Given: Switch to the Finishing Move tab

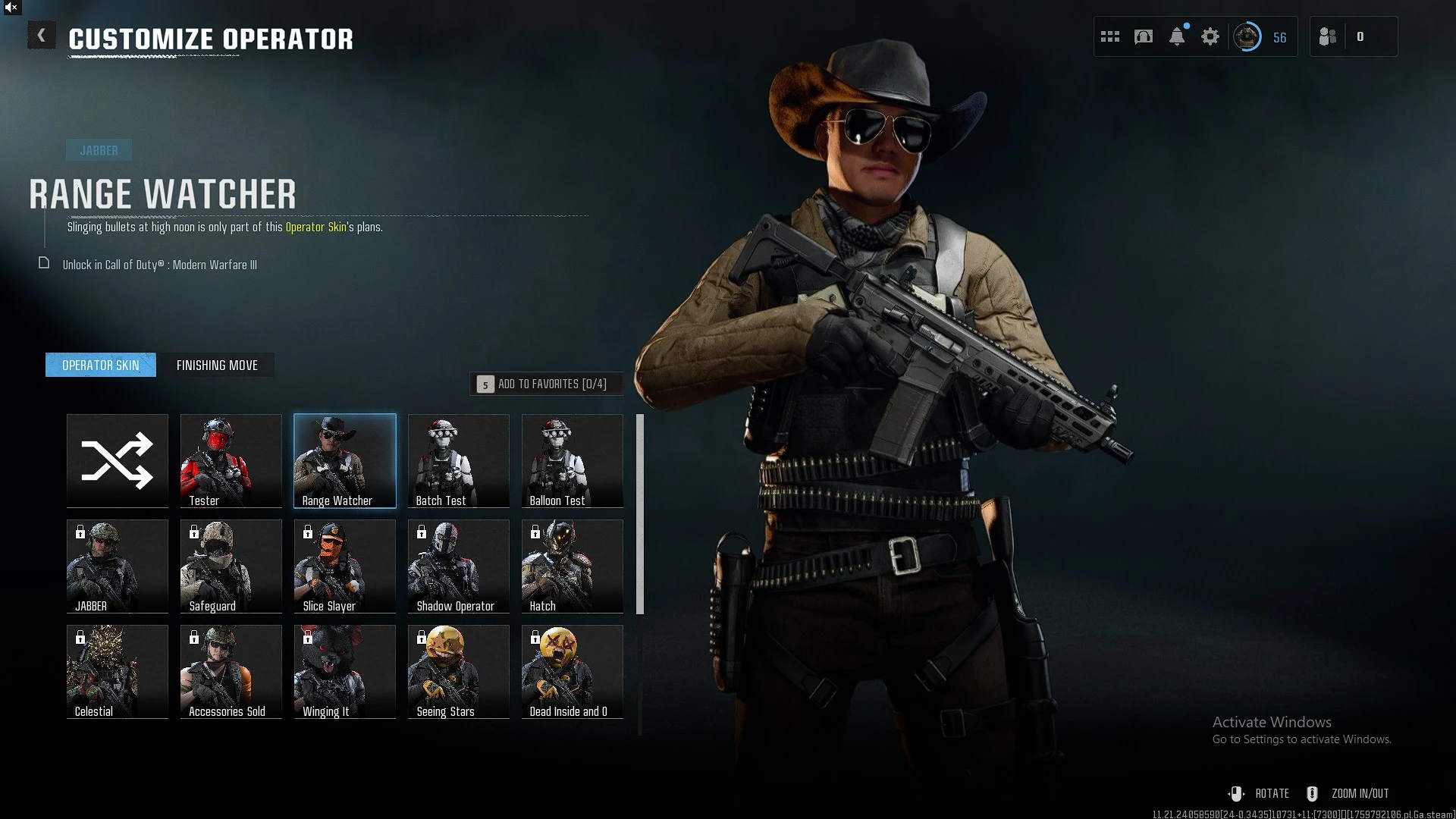Looking at the screenshot, I should [x=217, y=365].
